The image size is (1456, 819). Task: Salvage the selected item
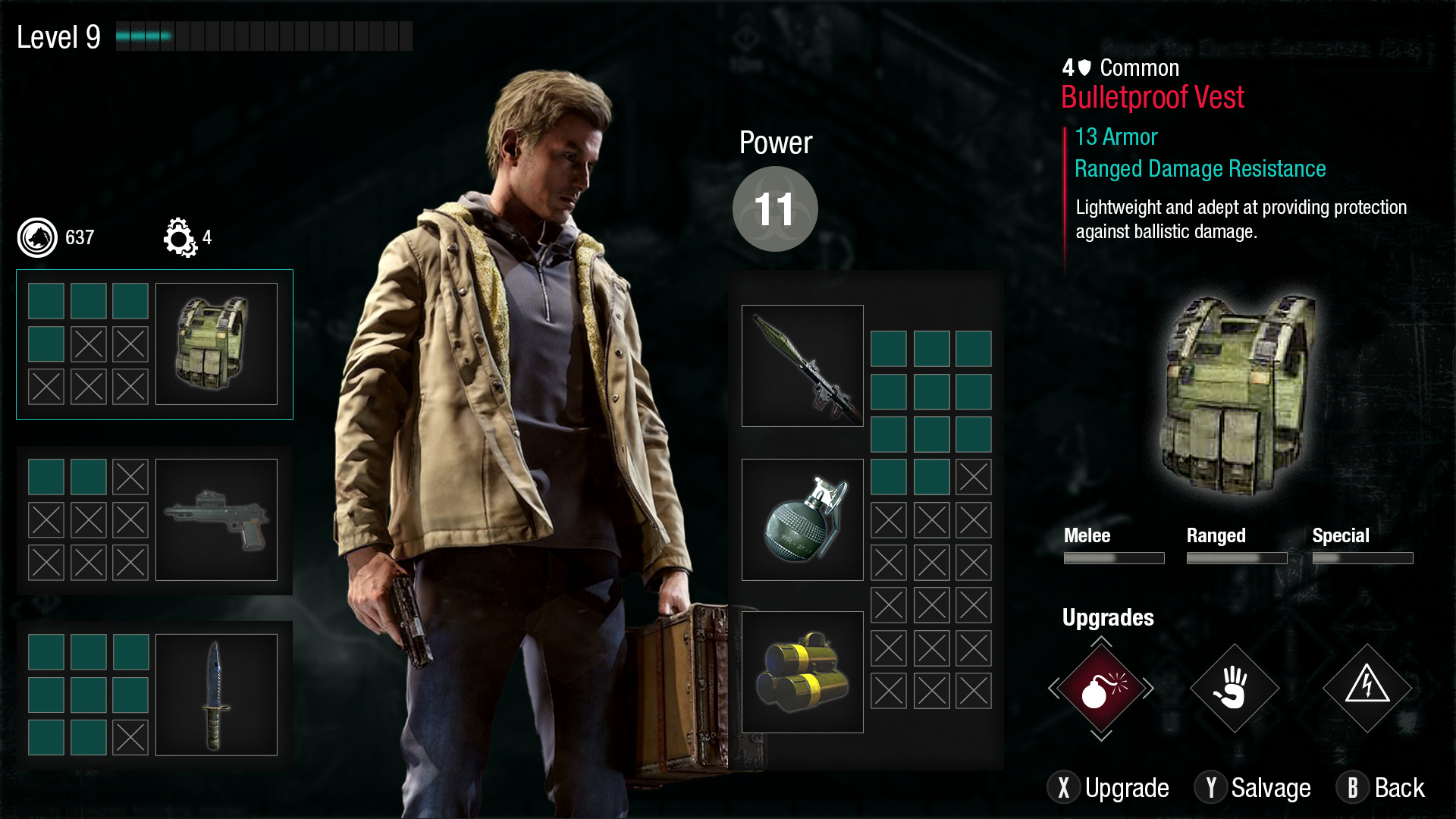(x=1254, y=788)
